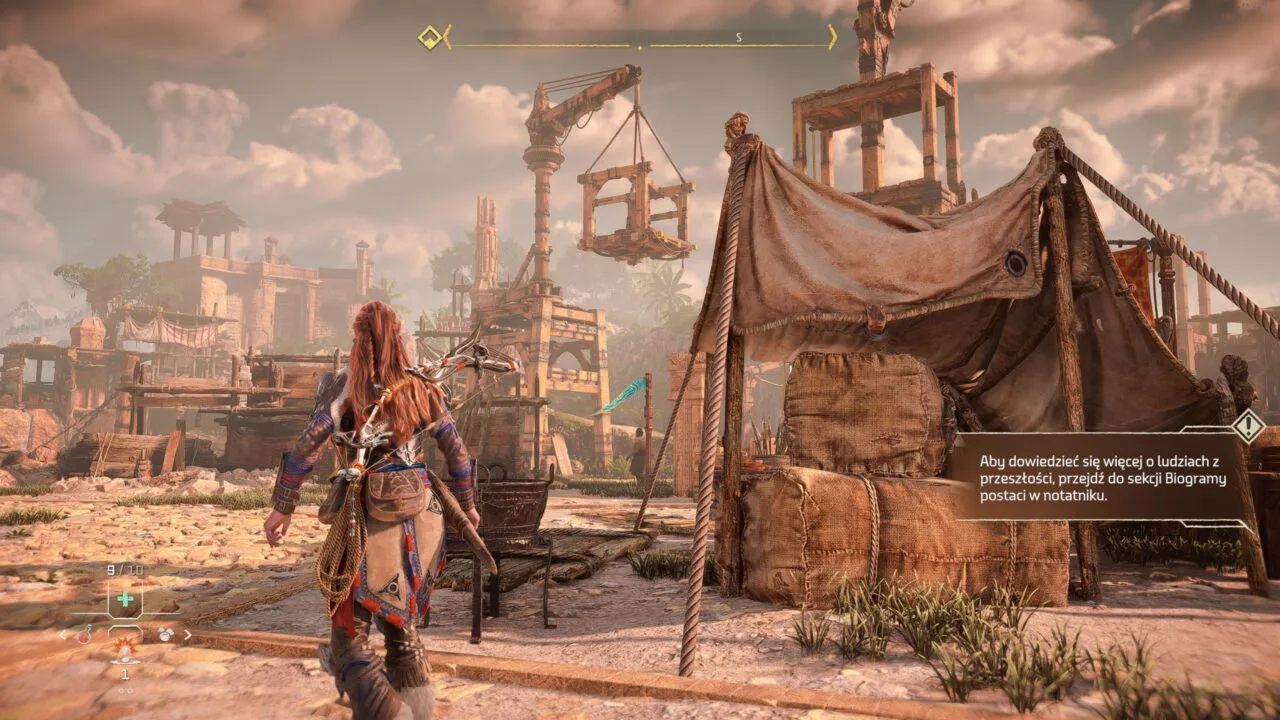Click the yellow quest marker diamond on compass
The height and width of the screenshot is (720, 1280).
point(430,38)
